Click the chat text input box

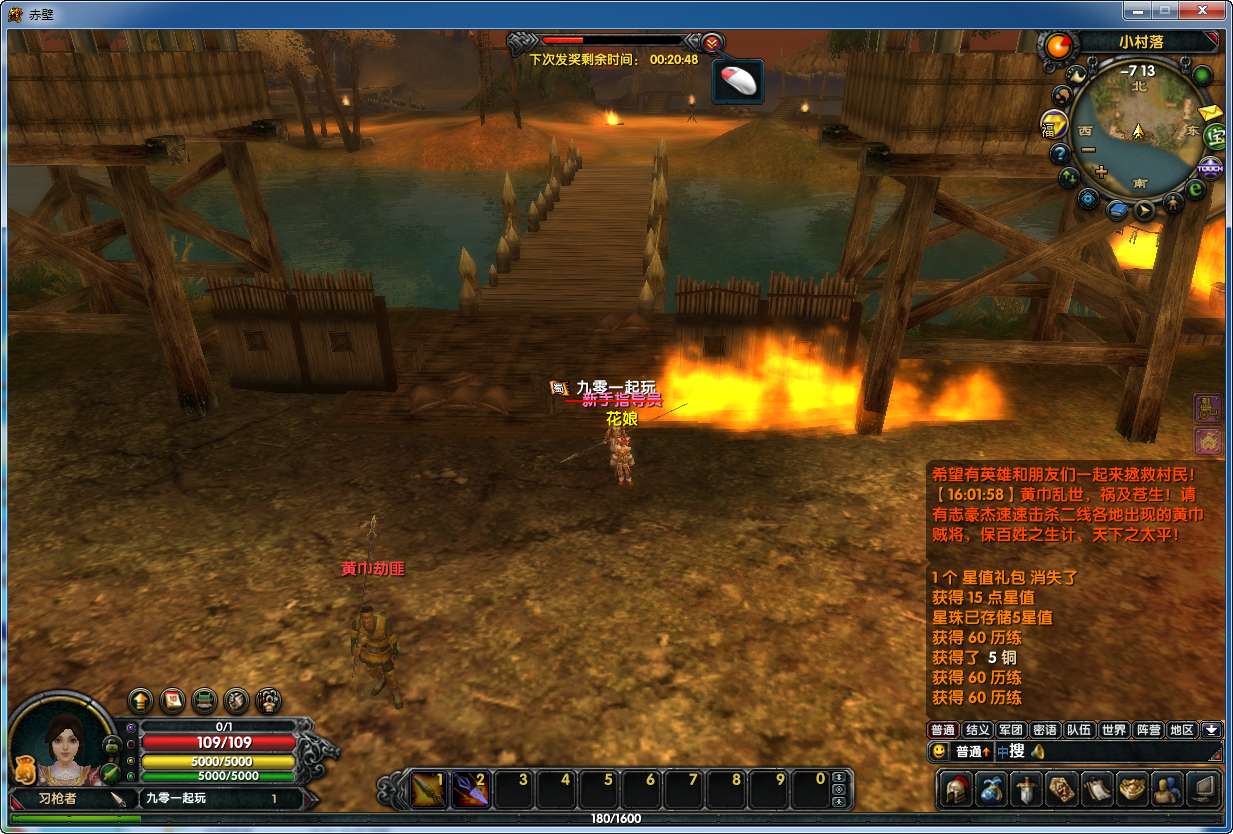1120,751
